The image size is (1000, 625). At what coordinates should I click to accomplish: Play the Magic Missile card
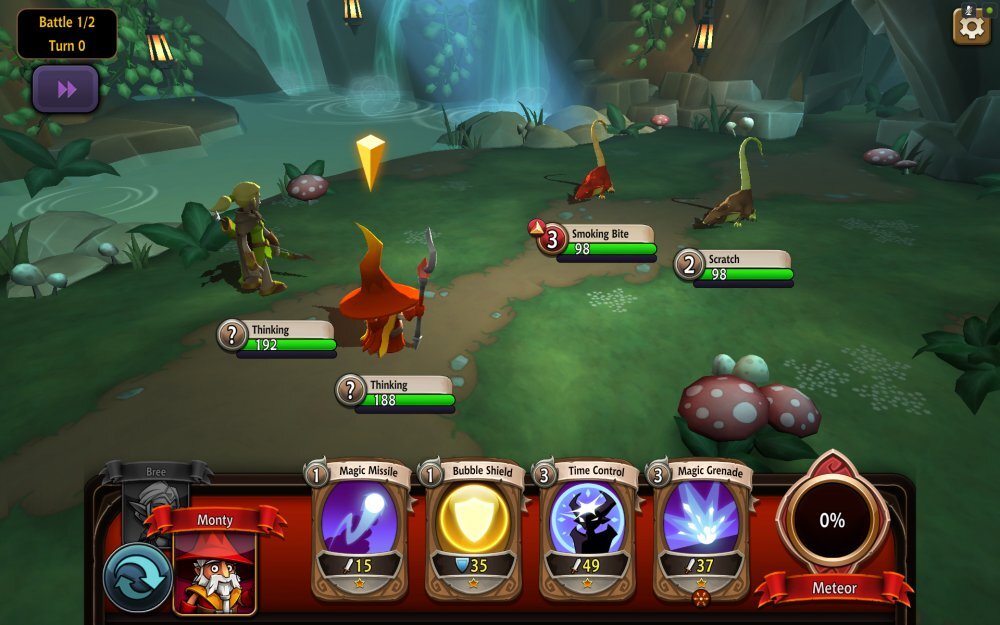(x=360, y=528)
